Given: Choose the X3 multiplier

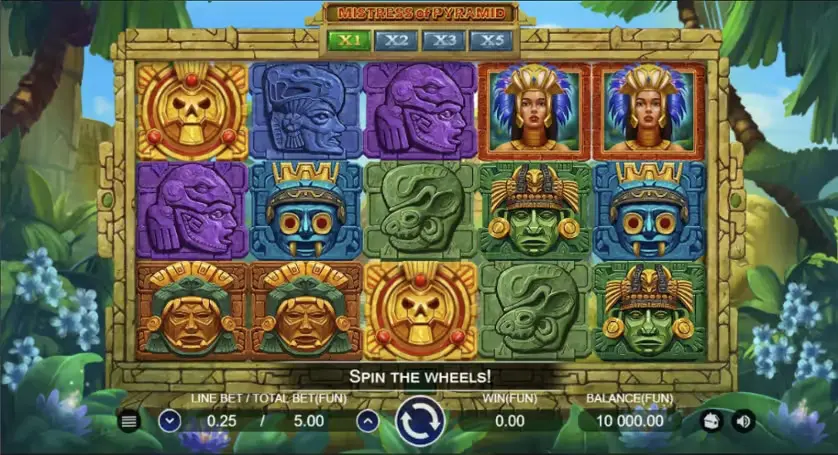Looking at the screenshot, I should pyautogui.click(x=444, y=41).
